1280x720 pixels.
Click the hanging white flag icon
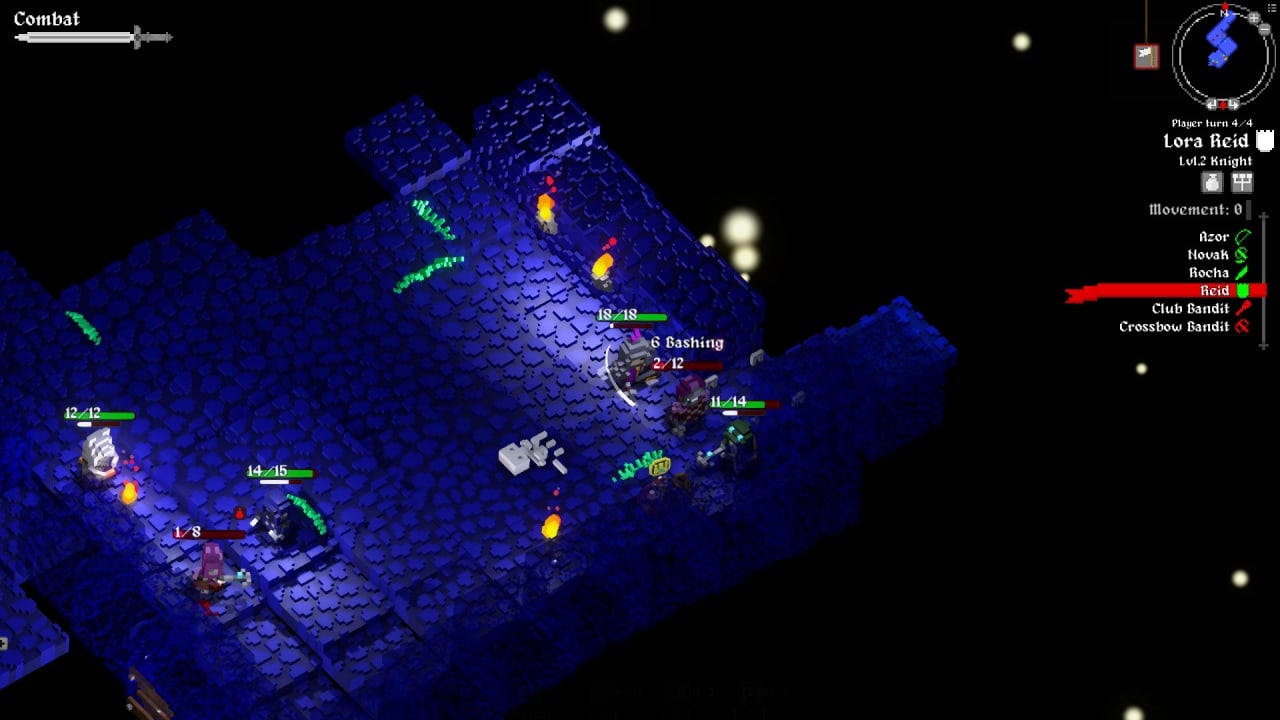[x=1146, y=56]
